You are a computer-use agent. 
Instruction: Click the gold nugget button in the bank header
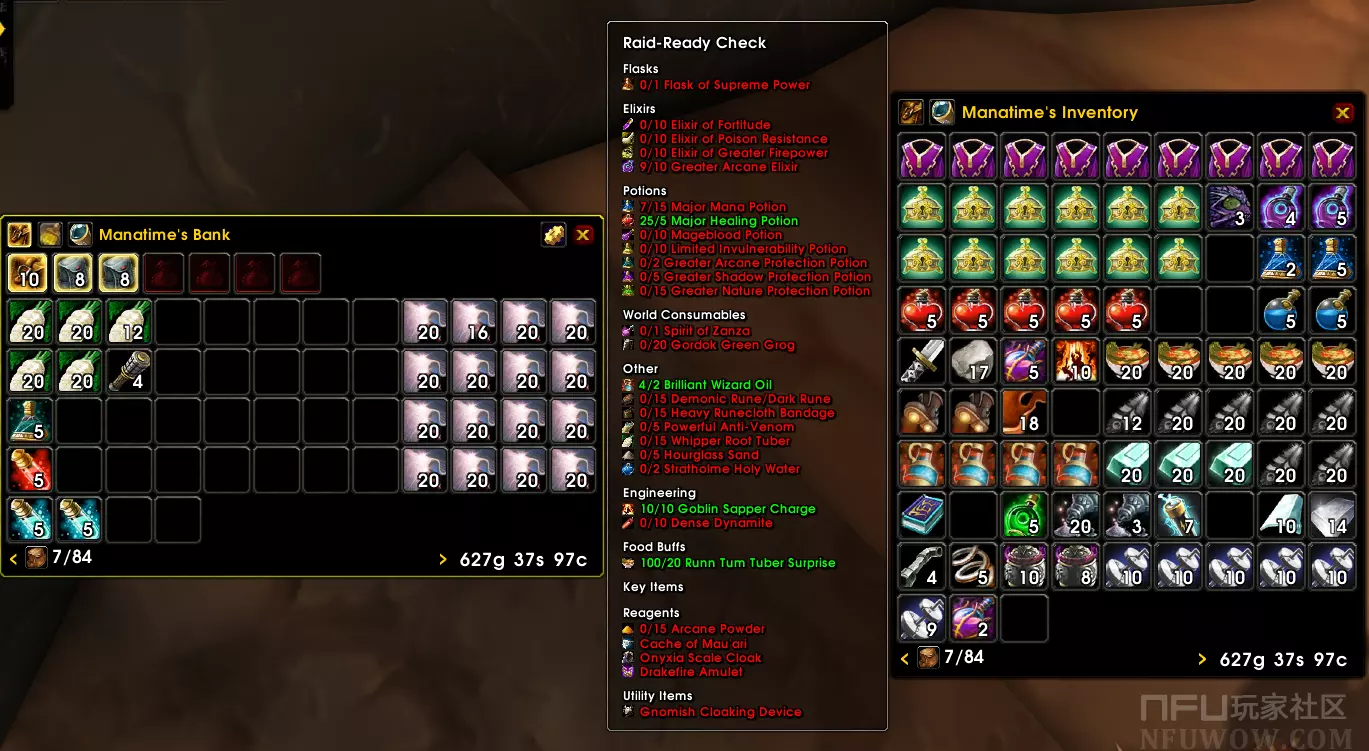(553, 235)
